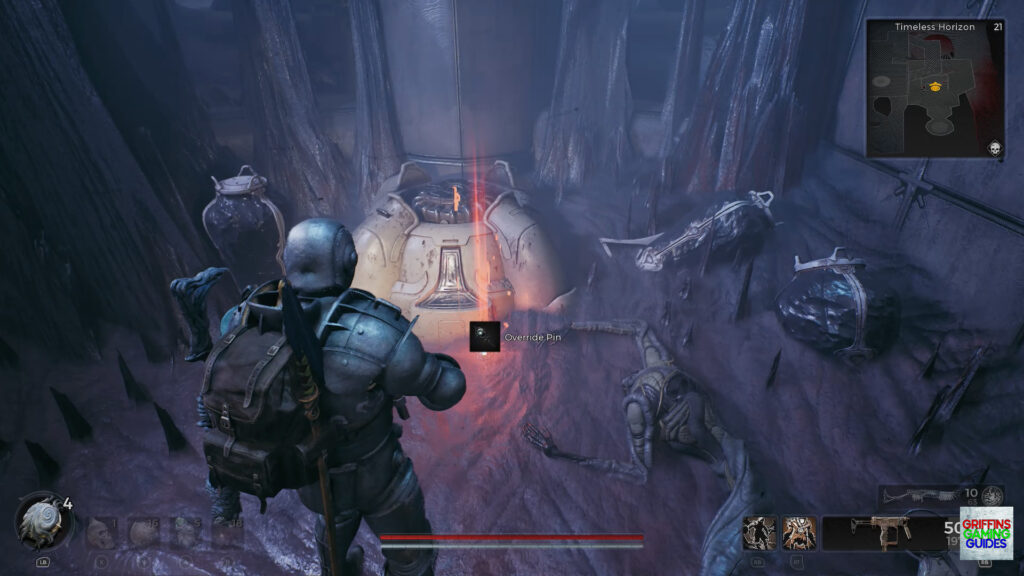
Task: Select the yellow player marker on minimap
Action: (x=935, y=86)
